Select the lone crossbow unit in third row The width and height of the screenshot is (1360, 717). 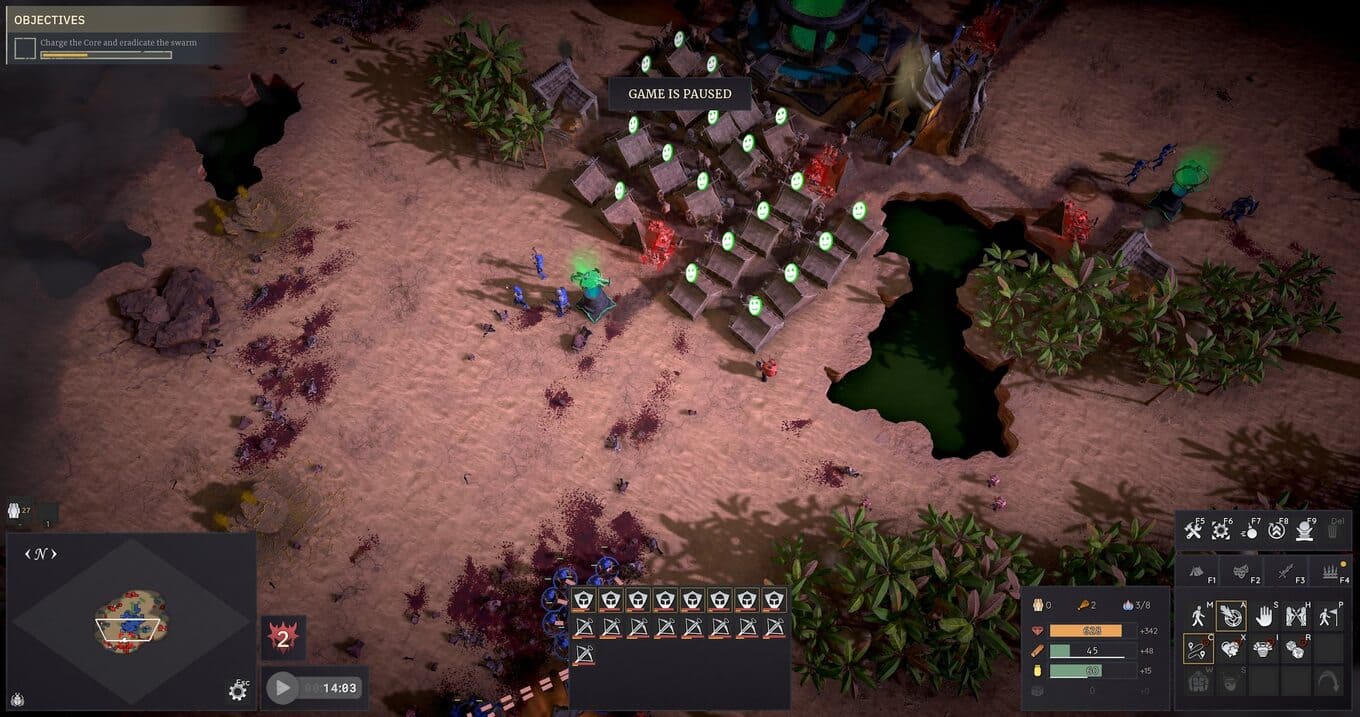pos(584,655)
